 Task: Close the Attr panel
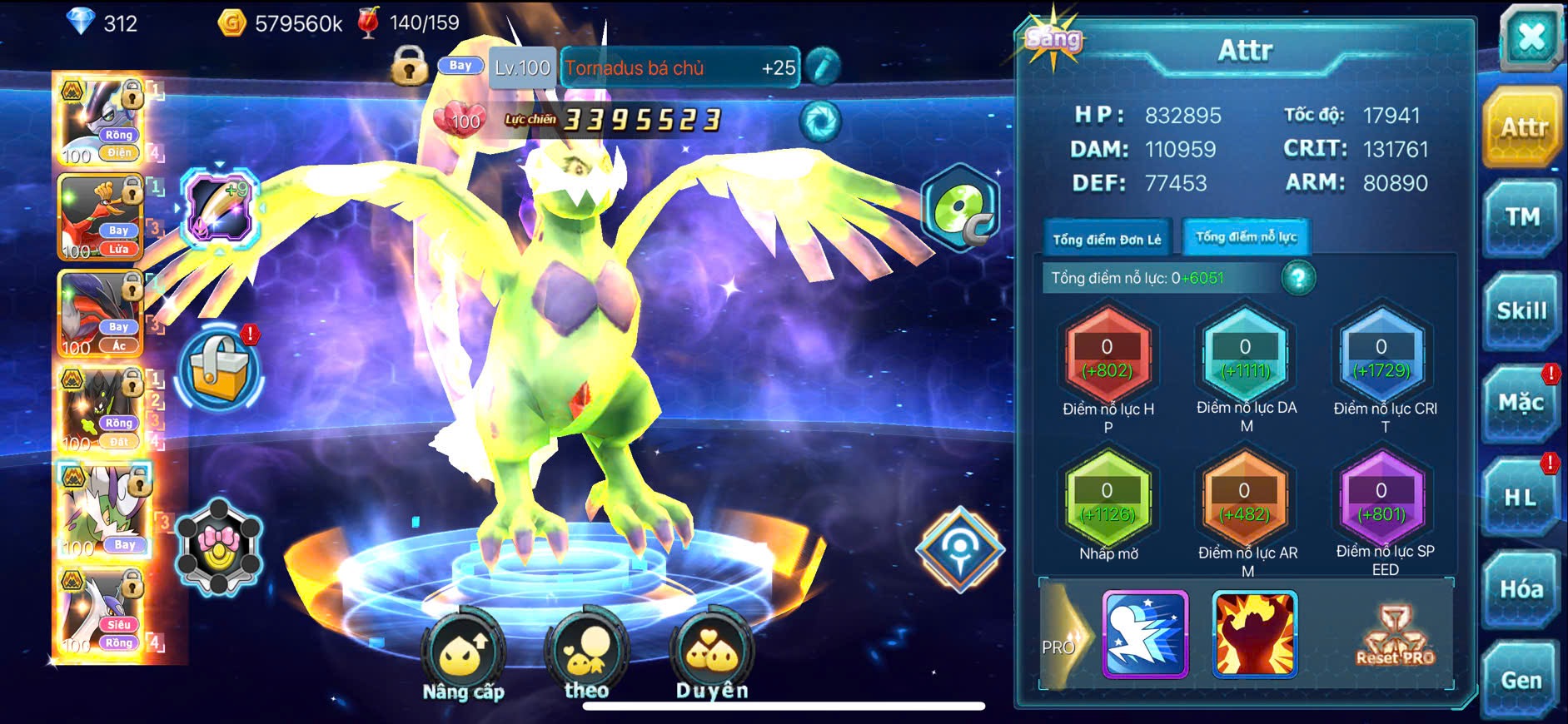[1531, 38]
